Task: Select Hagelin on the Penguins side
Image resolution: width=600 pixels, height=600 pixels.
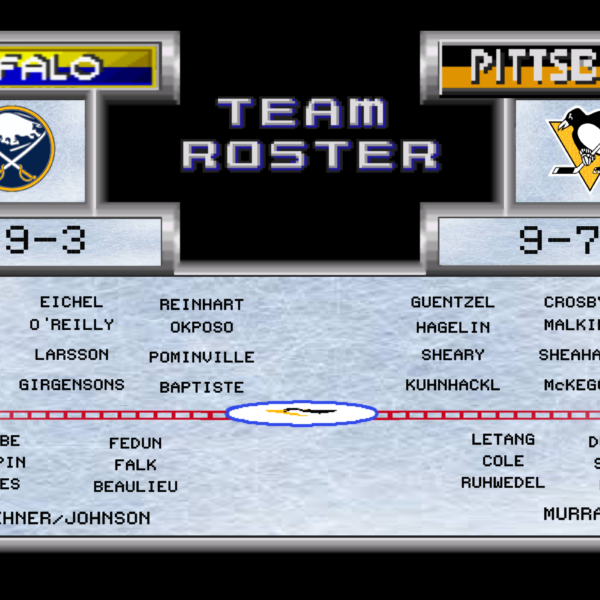Action: (452, 327)
